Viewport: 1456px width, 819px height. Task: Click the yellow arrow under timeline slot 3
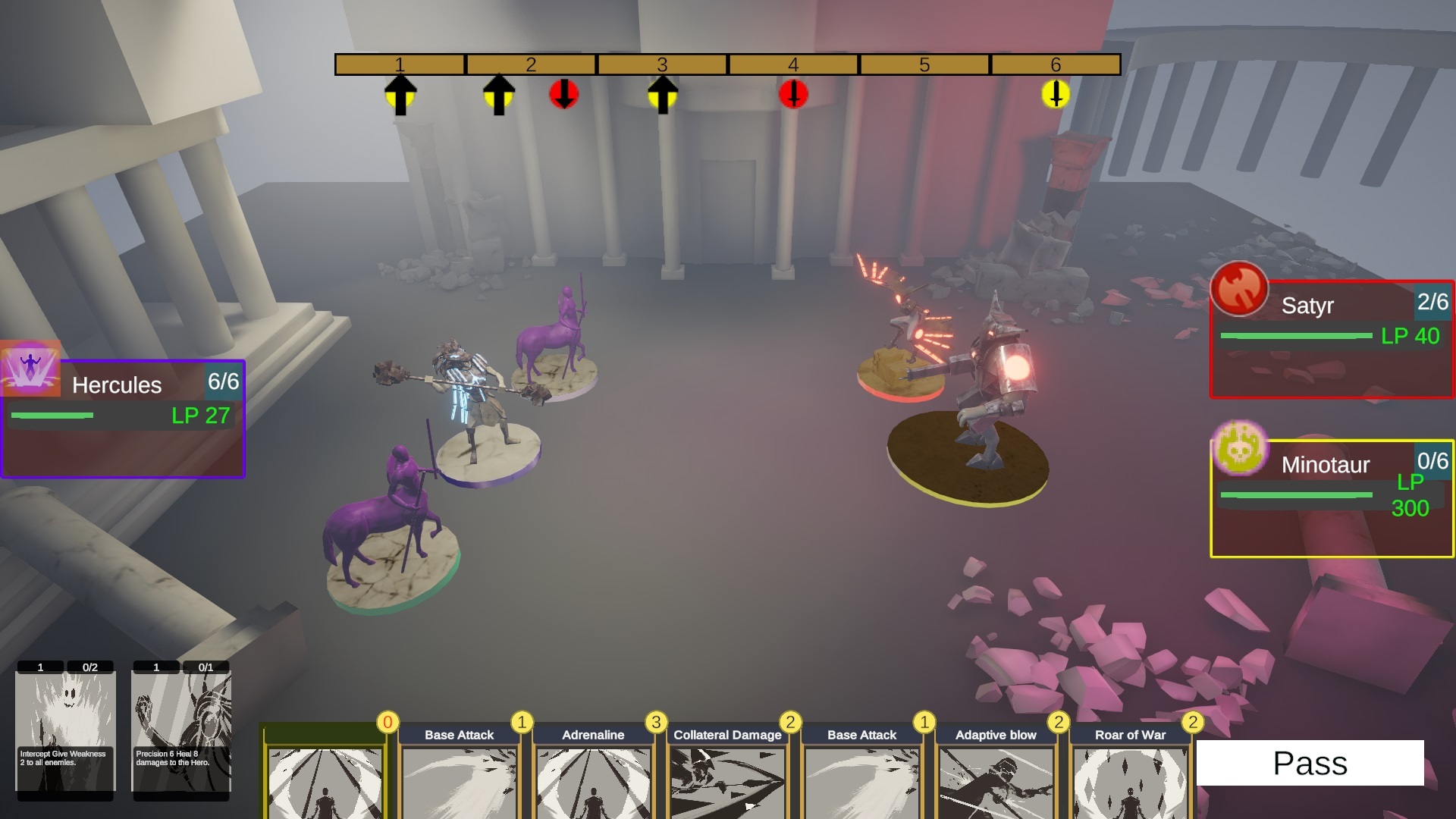tap(662, 95)
